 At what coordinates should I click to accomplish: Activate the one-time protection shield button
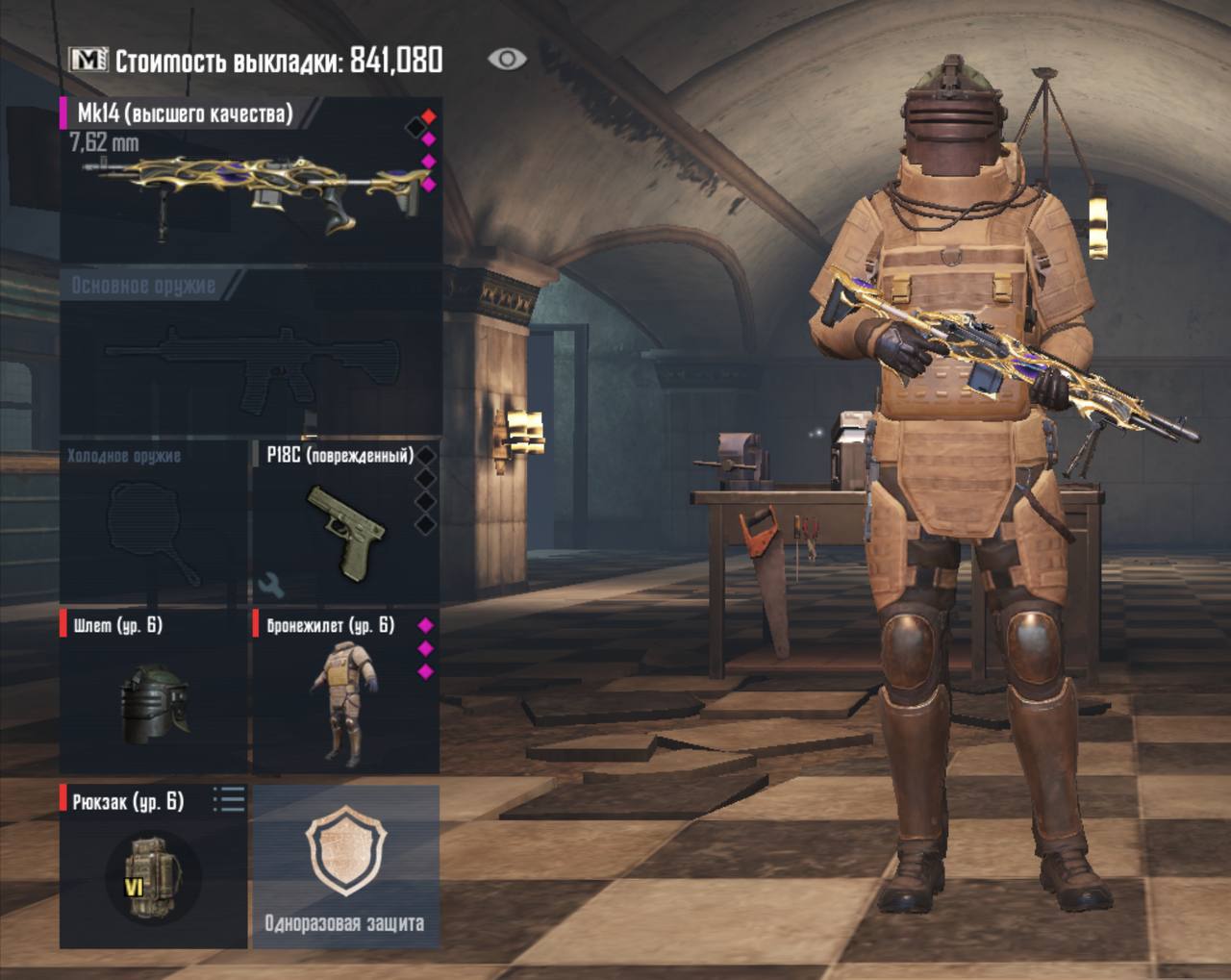345,867
